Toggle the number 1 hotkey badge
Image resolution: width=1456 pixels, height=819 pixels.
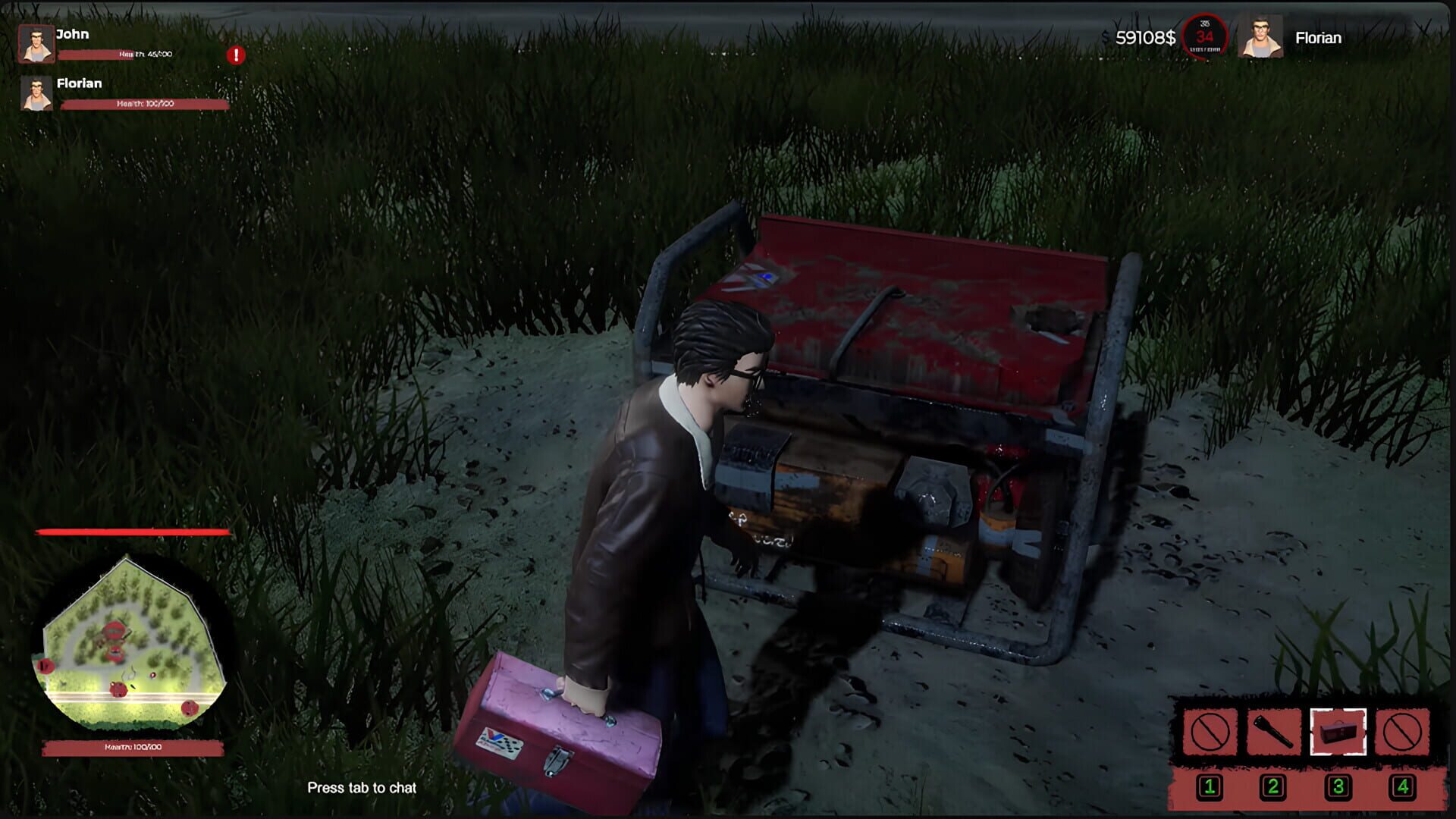coord(1210,787)
